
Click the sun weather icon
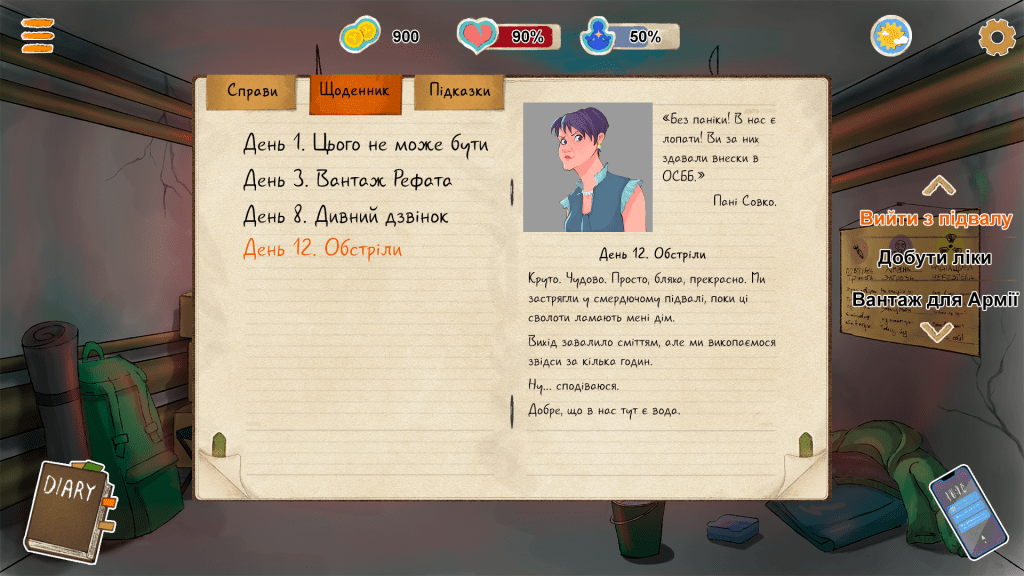pos(891,37)
